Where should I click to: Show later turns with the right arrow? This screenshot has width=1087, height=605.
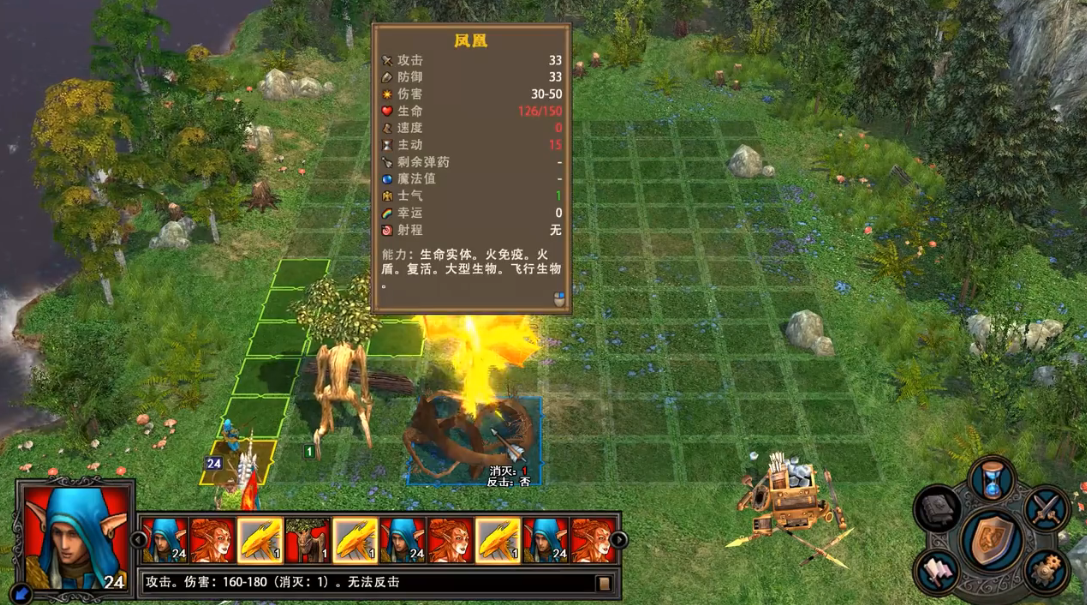[x=618, y=540]
